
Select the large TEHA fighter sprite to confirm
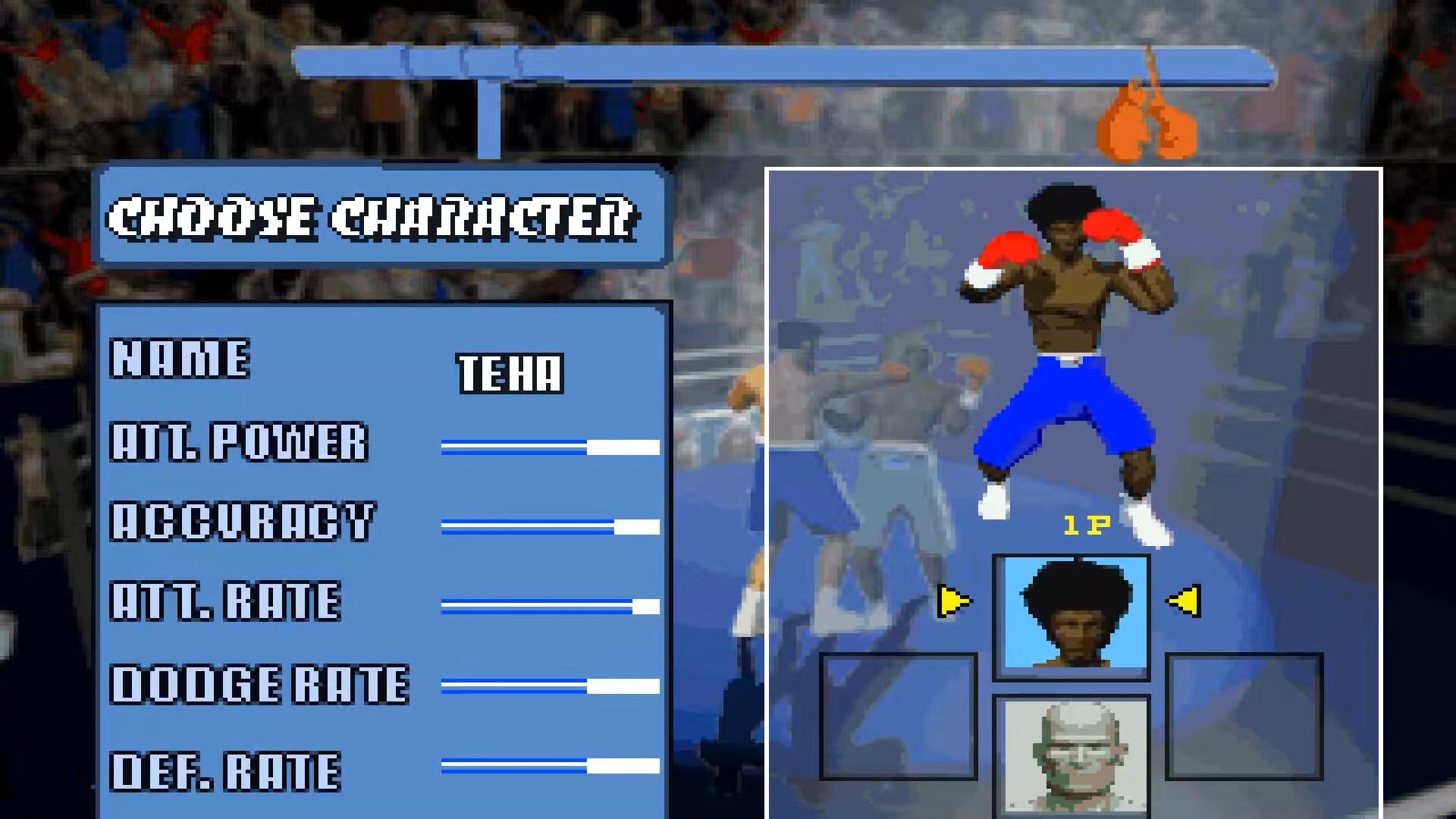(x=1062, y=341)
